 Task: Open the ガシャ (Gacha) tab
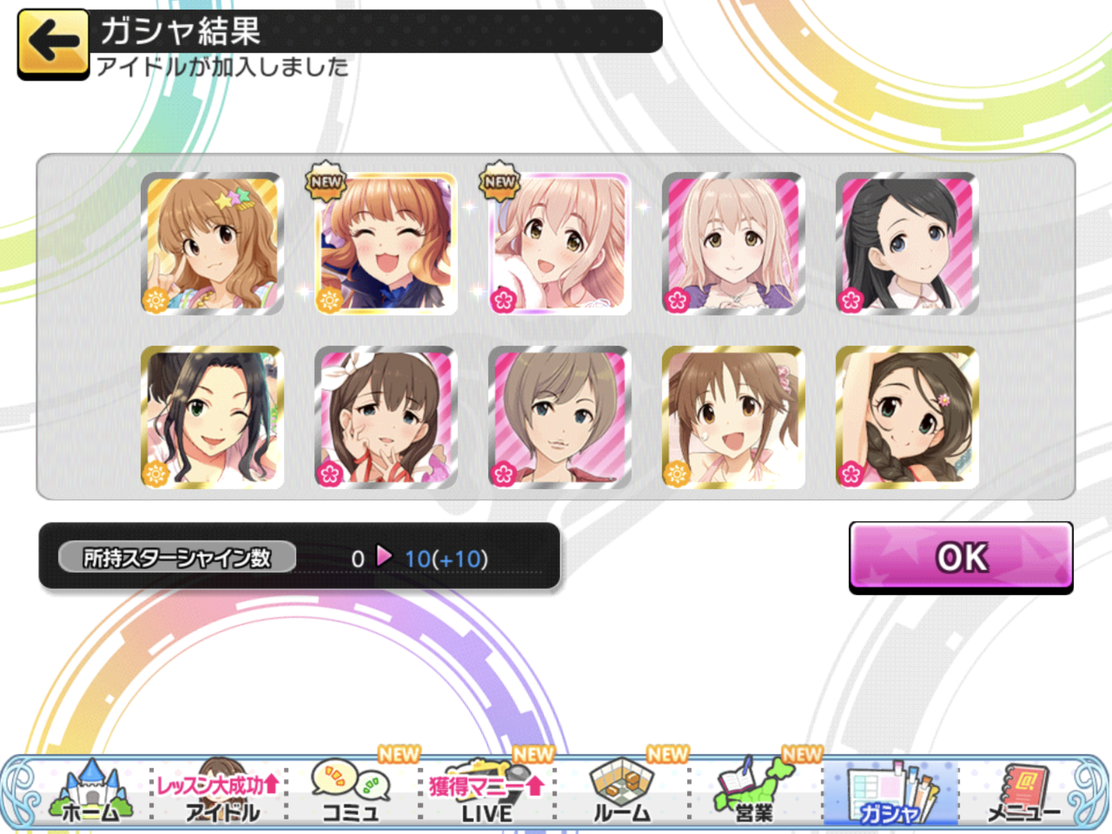[890, 790]
